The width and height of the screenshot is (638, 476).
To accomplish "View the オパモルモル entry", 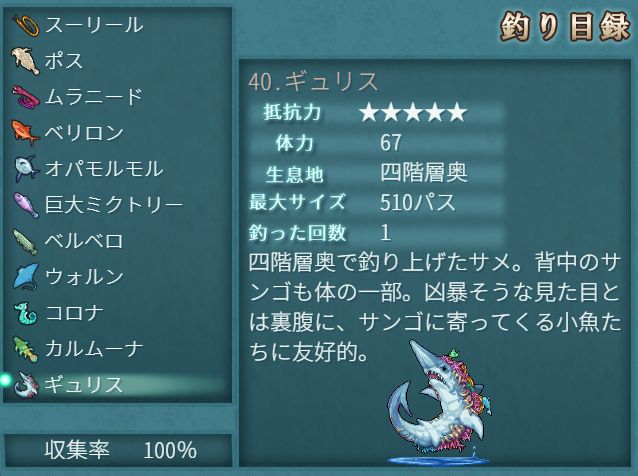I will (104, 169).
